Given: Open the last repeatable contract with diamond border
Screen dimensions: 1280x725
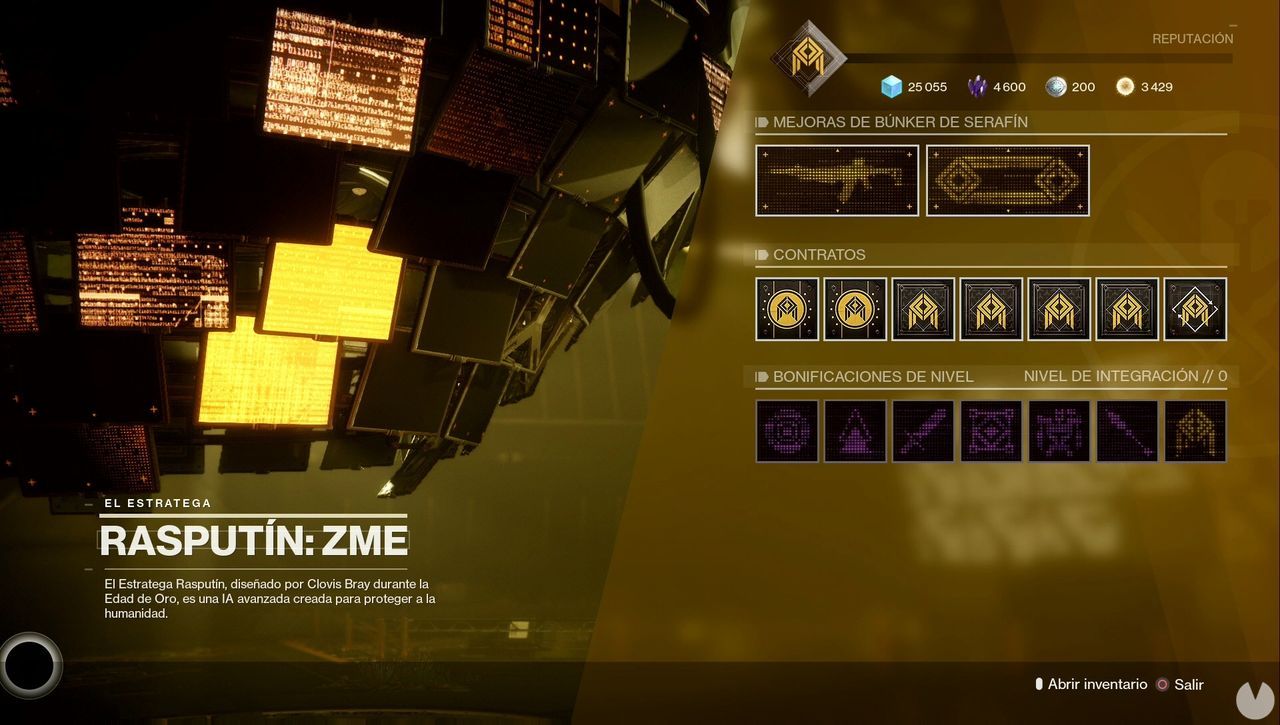Looking at the screenshot, I should (x=1195, y=309).
